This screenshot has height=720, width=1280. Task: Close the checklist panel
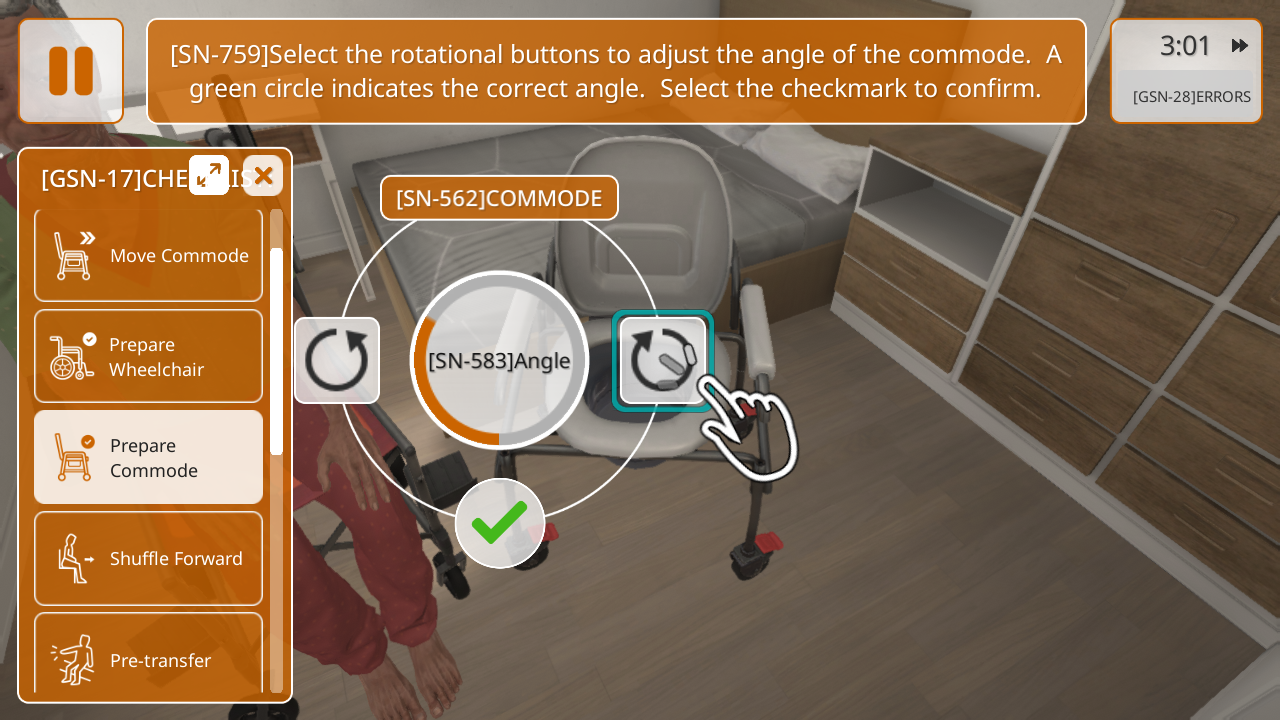pos(263,176)
